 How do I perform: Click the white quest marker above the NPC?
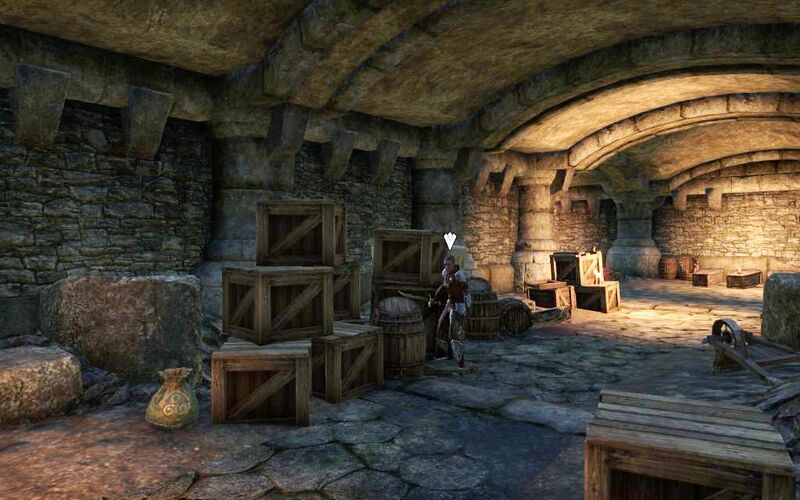click(450, 241)
